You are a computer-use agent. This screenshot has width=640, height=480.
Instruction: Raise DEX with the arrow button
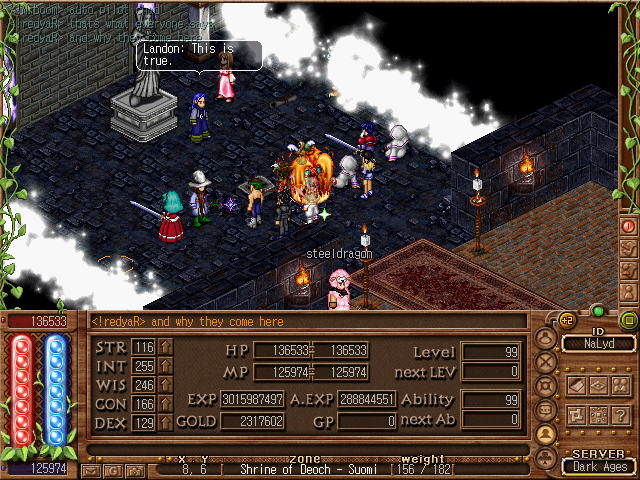166,423
